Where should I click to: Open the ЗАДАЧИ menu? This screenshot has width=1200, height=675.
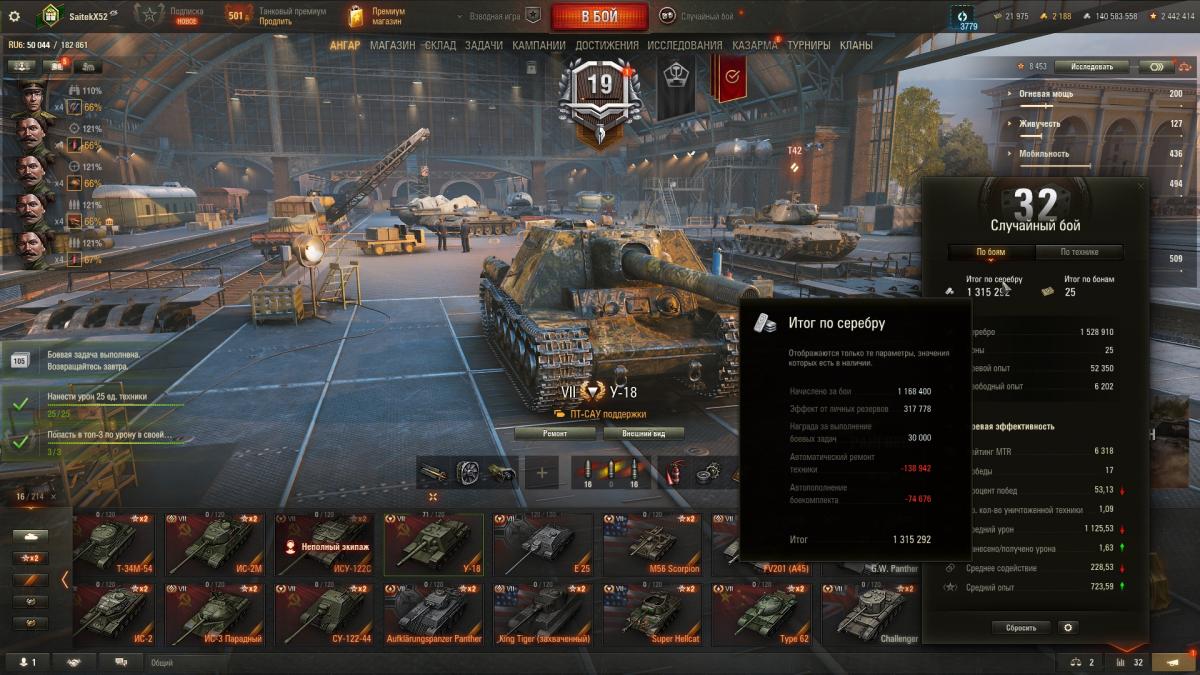tap(484, 45)
